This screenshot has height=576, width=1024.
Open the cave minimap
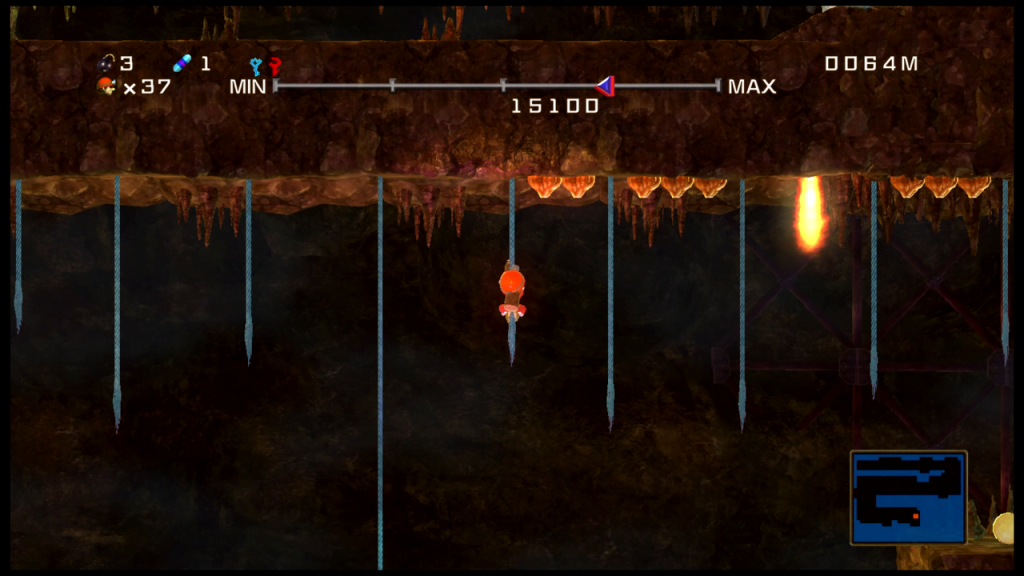(909, 497)
